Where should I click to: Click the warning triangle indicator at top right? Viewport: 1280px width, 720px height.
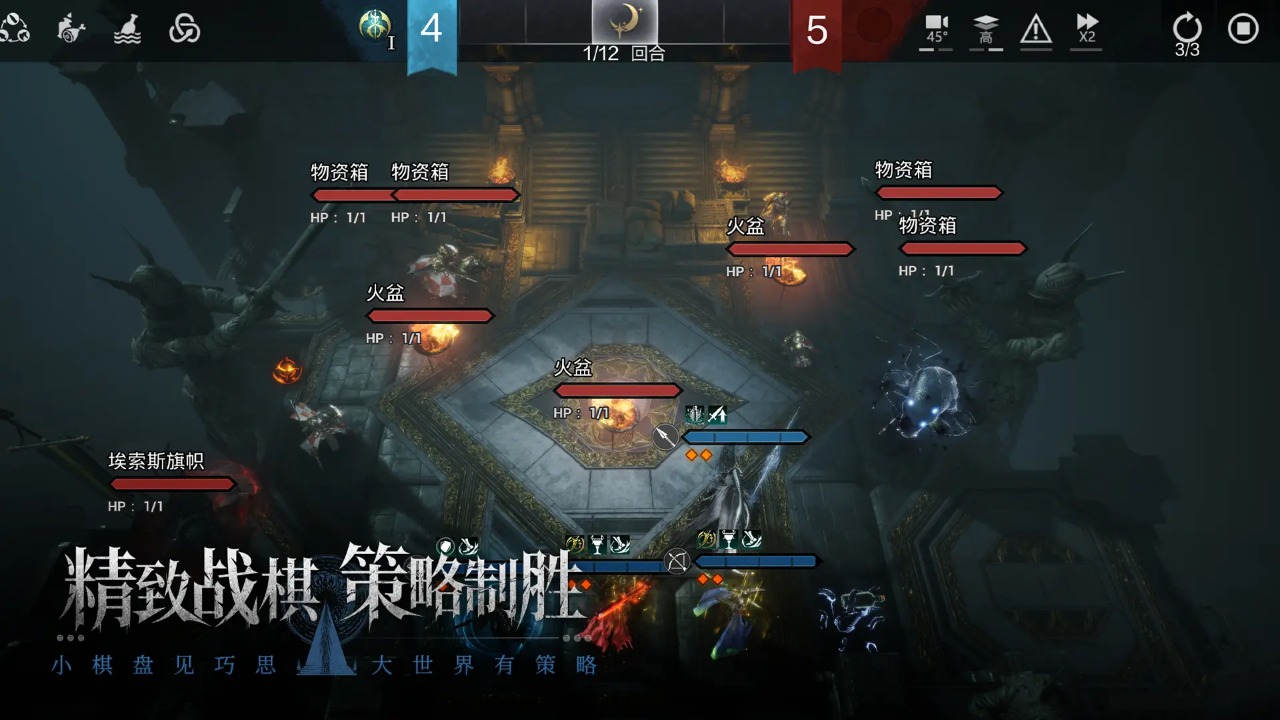click(x=1036, y=30)
